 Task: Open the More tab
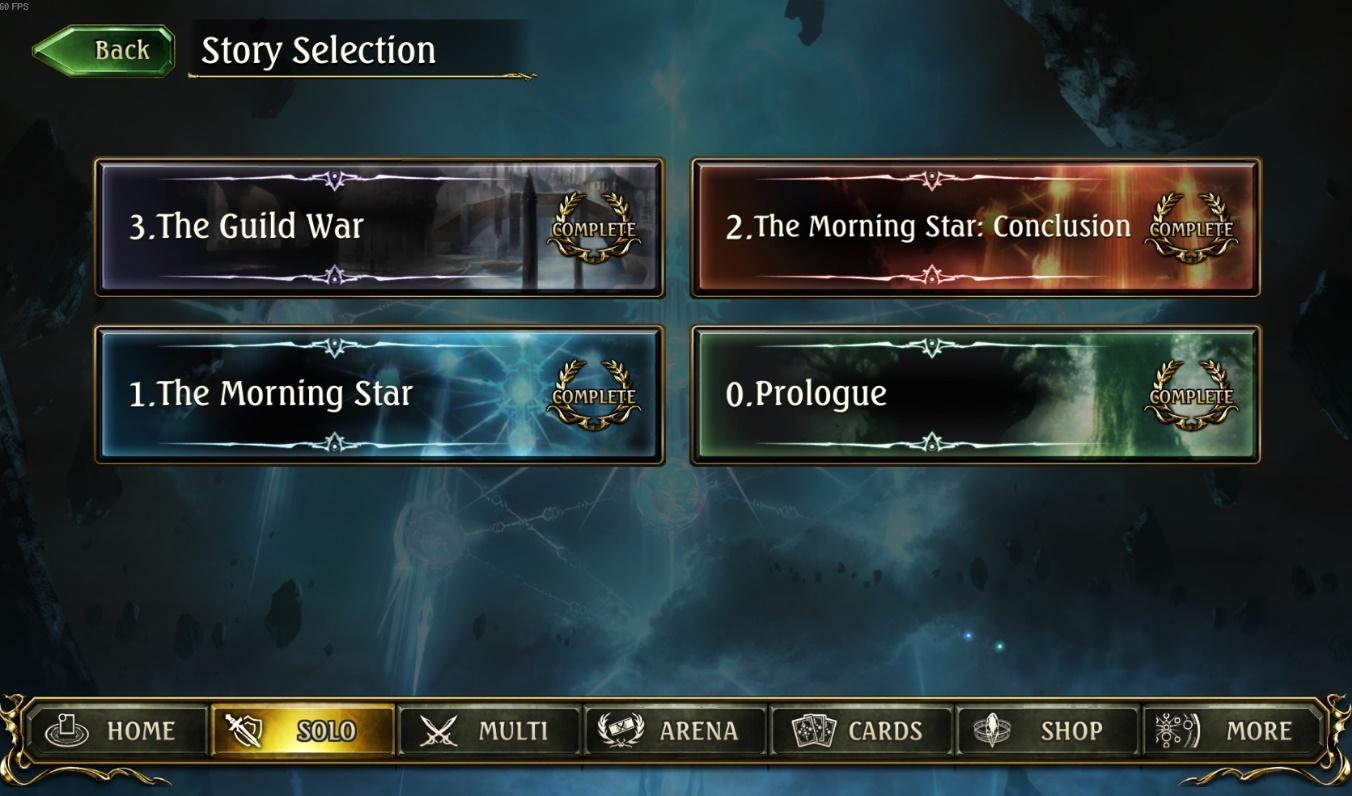click(1233, 731)
